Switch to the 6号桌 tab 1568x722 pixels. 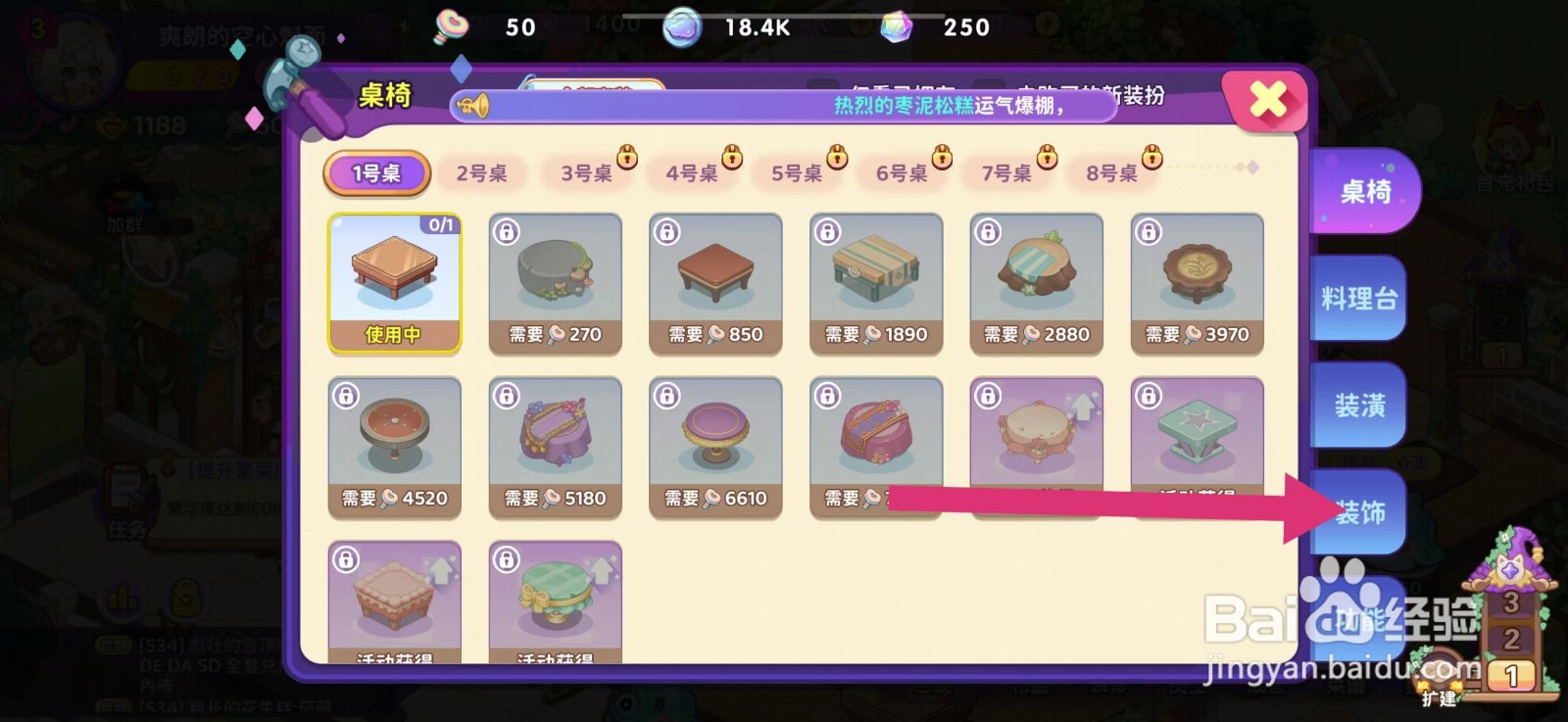click(x=904, y=175)
